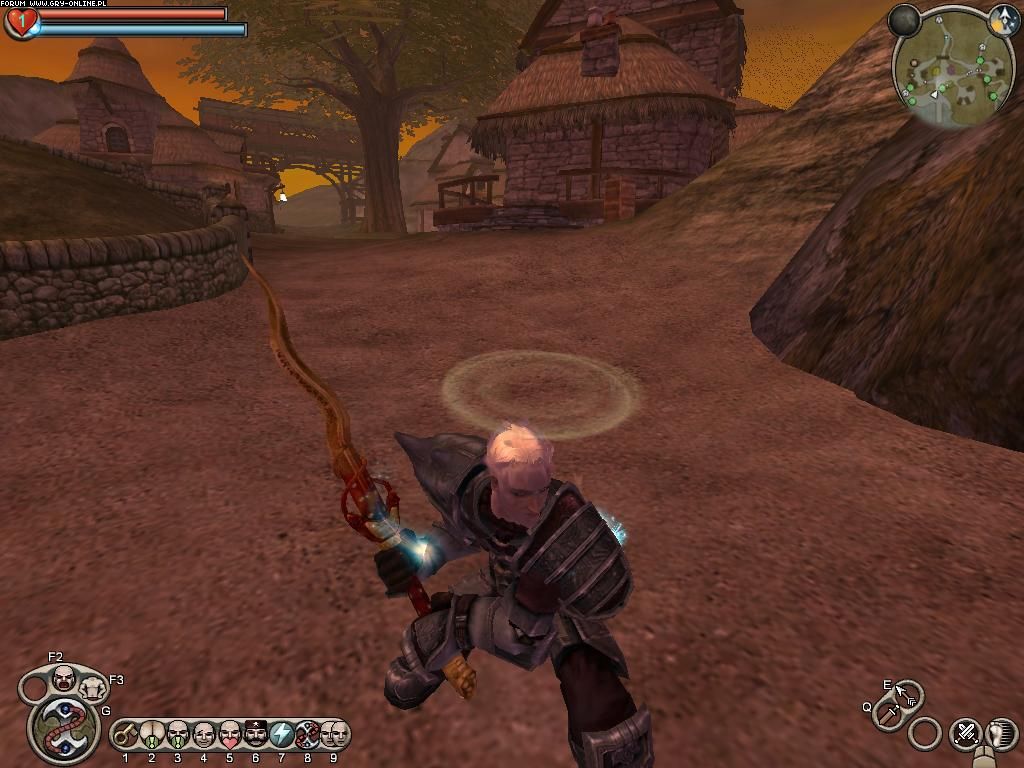Use the heart-beard expression in slot 5
Image resolution: width=1024 pixels, height=768 pixels.
229,735
